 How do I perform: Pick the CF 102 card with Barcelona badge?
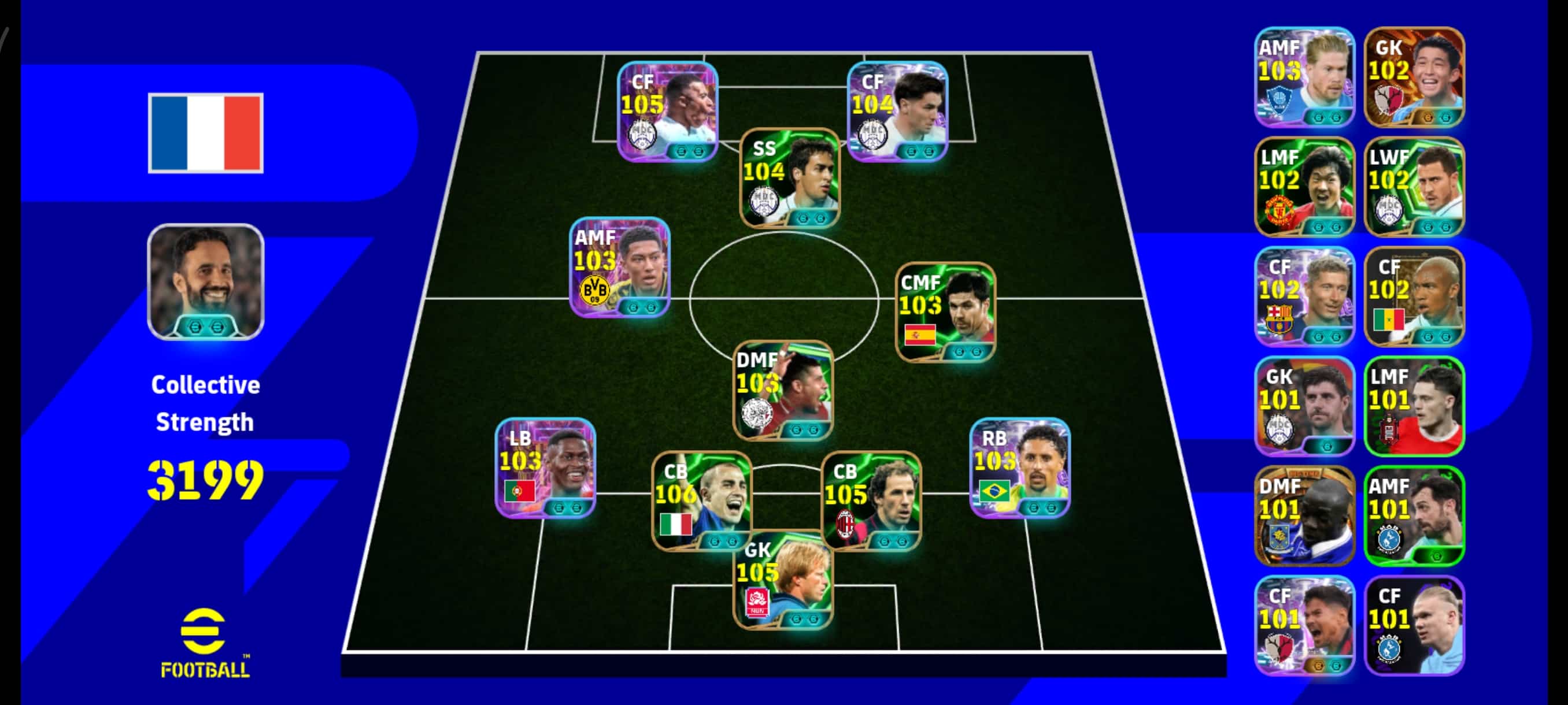[1304, 296]
